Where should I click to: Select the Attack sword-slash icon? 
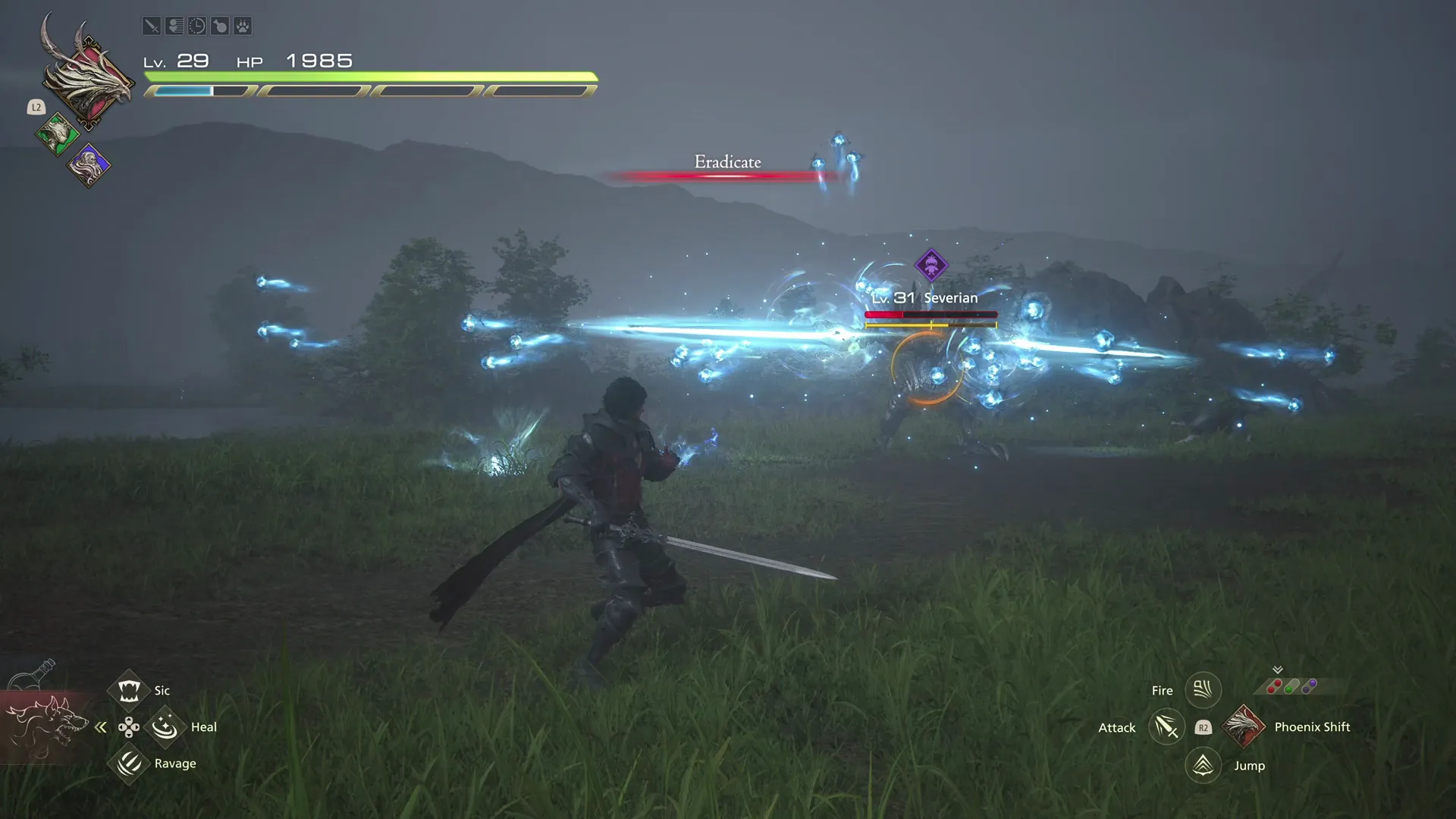coord(1166,726)
